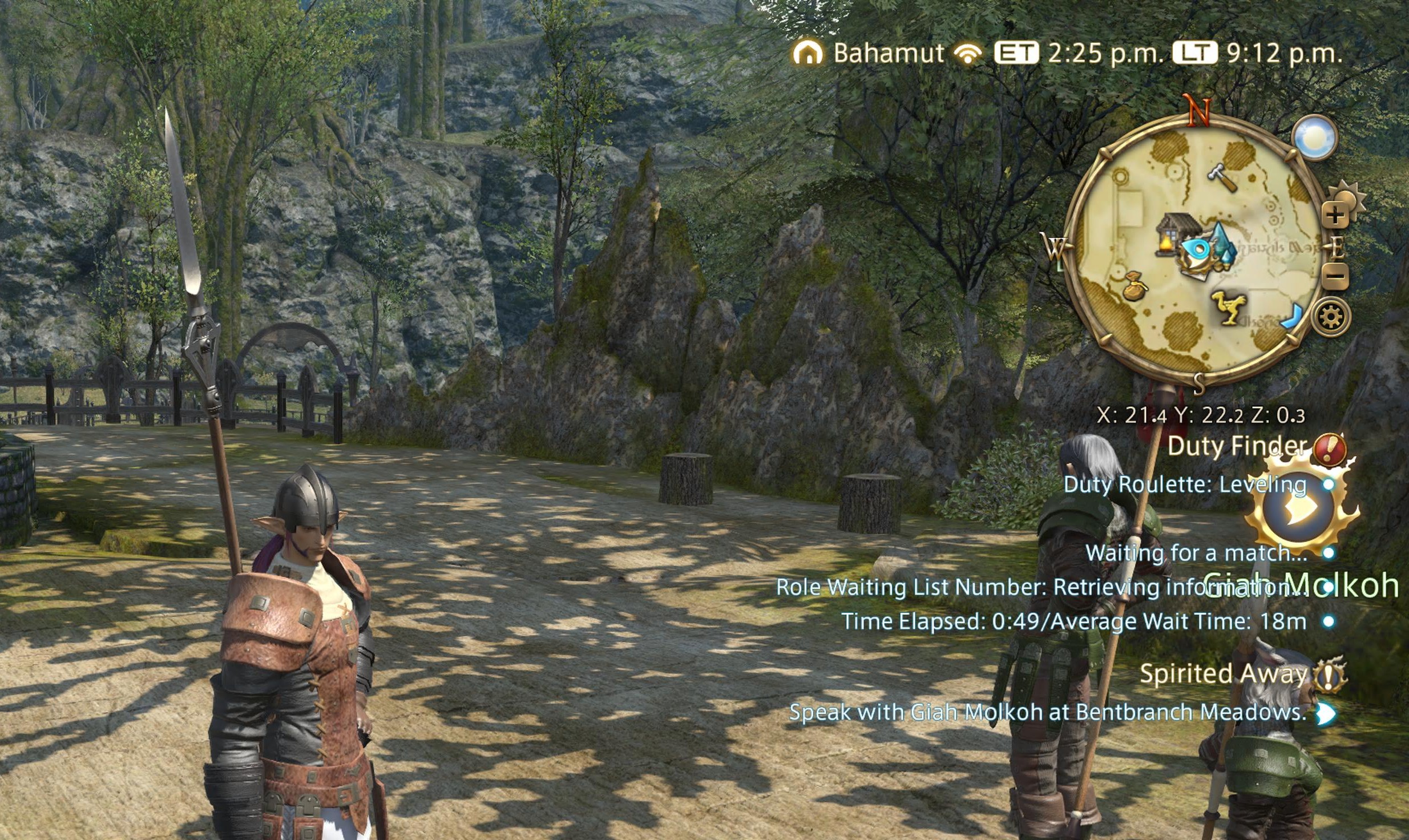Click the Bahamut world server indicator
1409x840 pixels.
[888, 54]
